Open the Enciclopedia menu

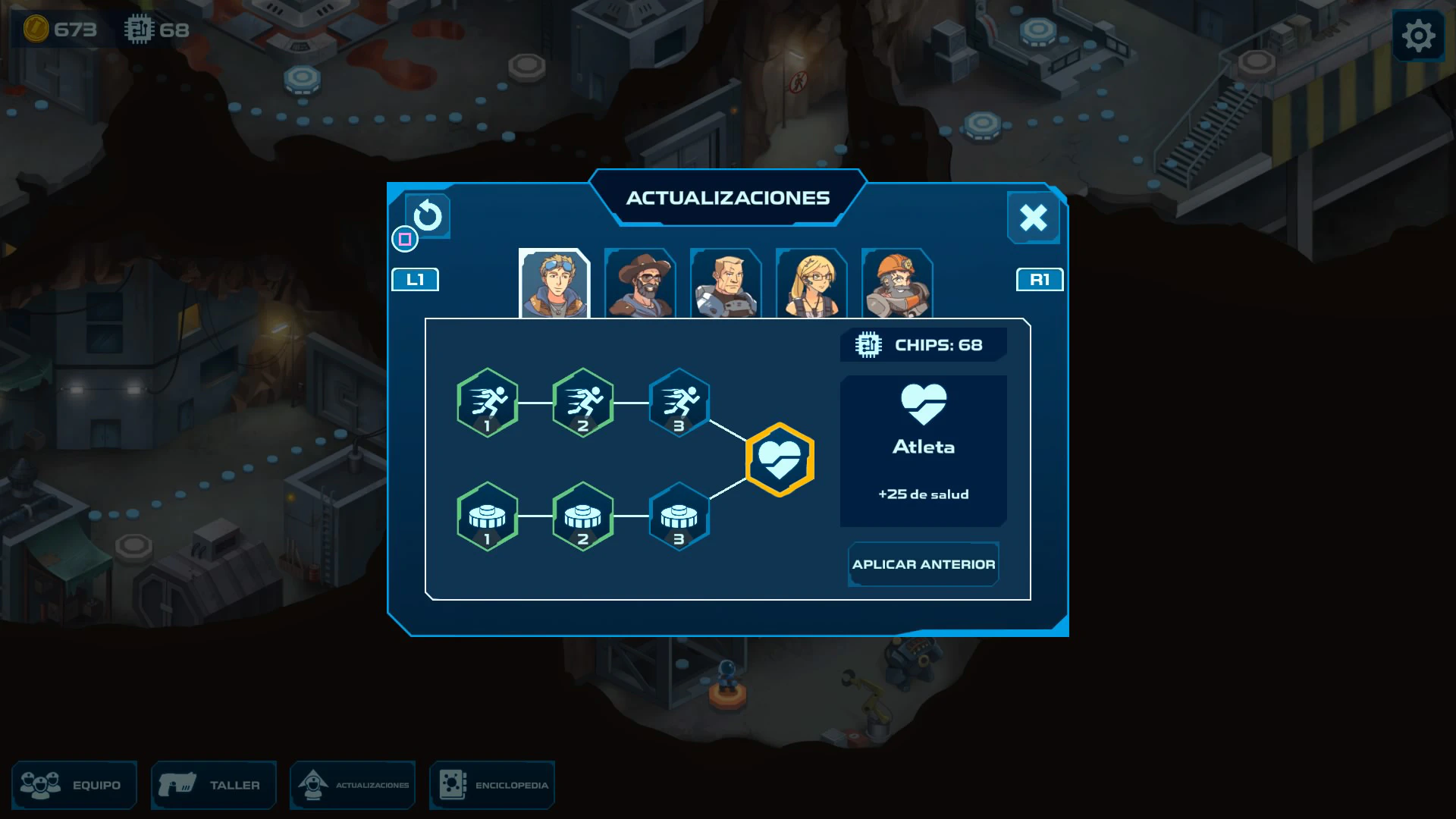(x=492, y=785)
